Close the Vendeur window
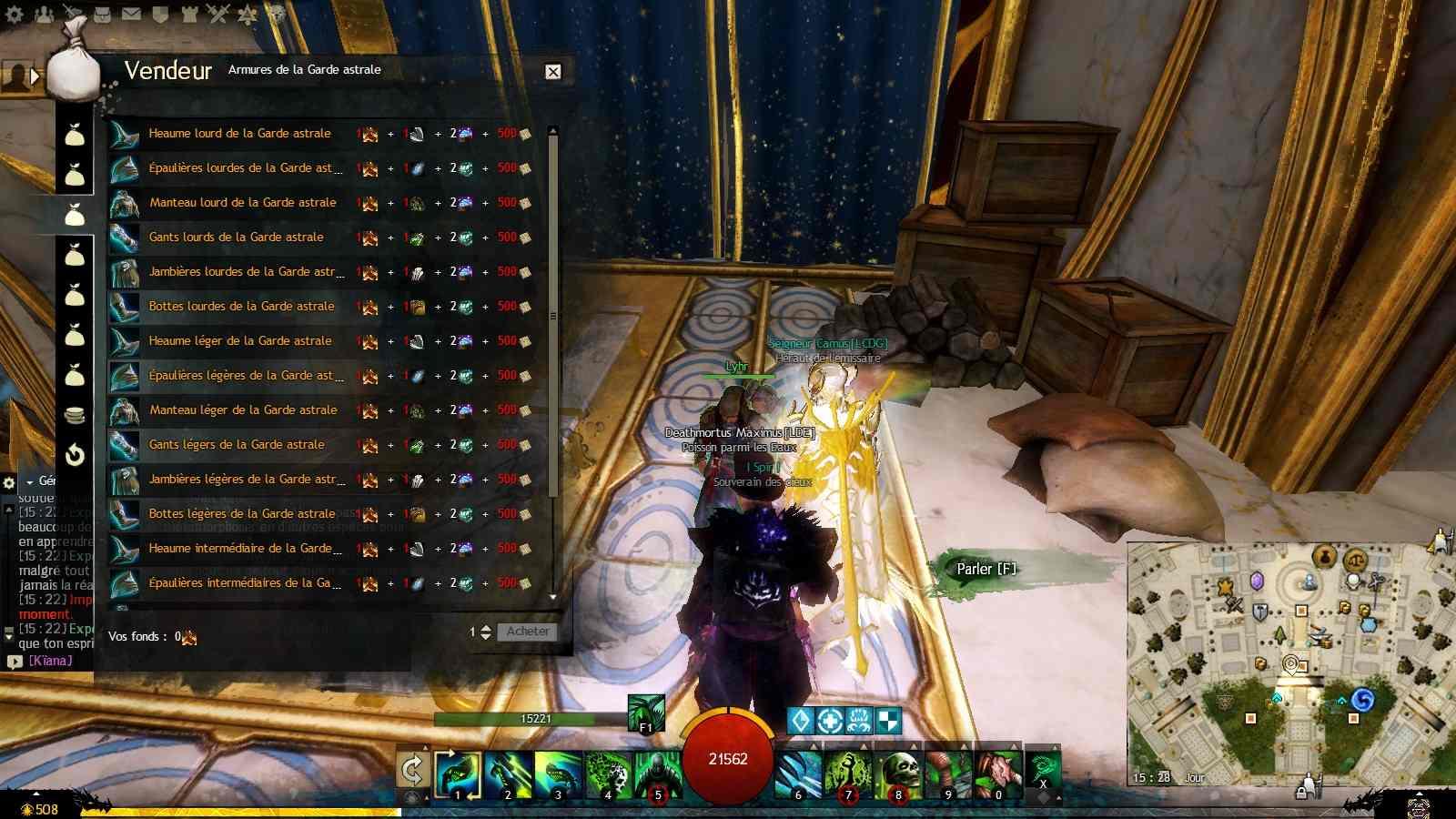 (552, 72)
